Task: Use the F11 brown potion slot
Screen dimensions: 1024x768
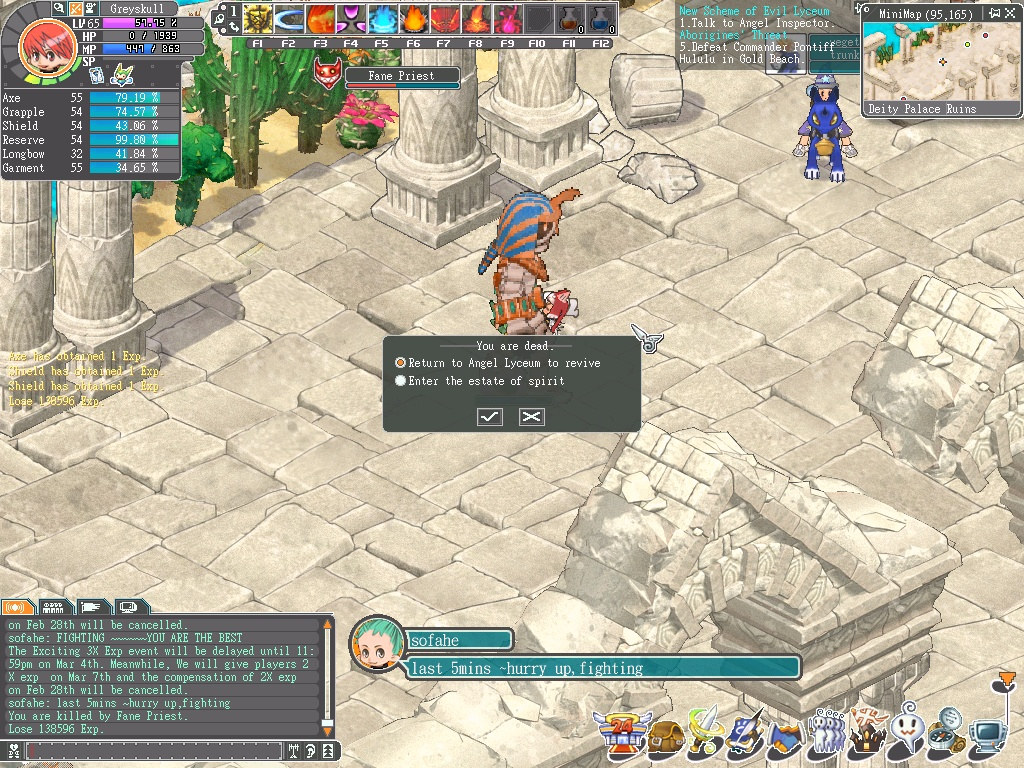Action: click(x=569, y=20)
